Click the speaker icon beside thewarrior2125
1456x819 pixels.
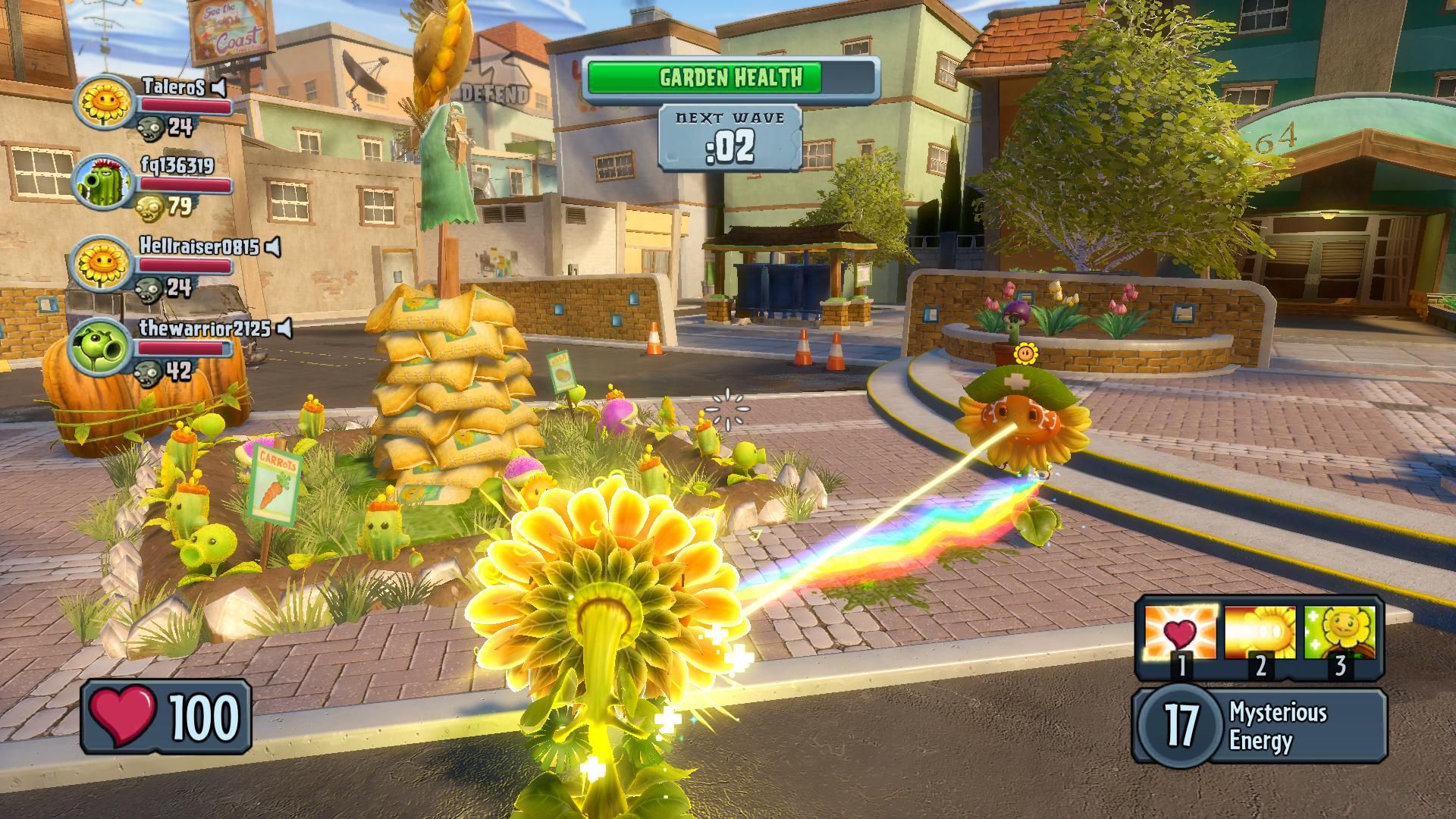point(284,328)
